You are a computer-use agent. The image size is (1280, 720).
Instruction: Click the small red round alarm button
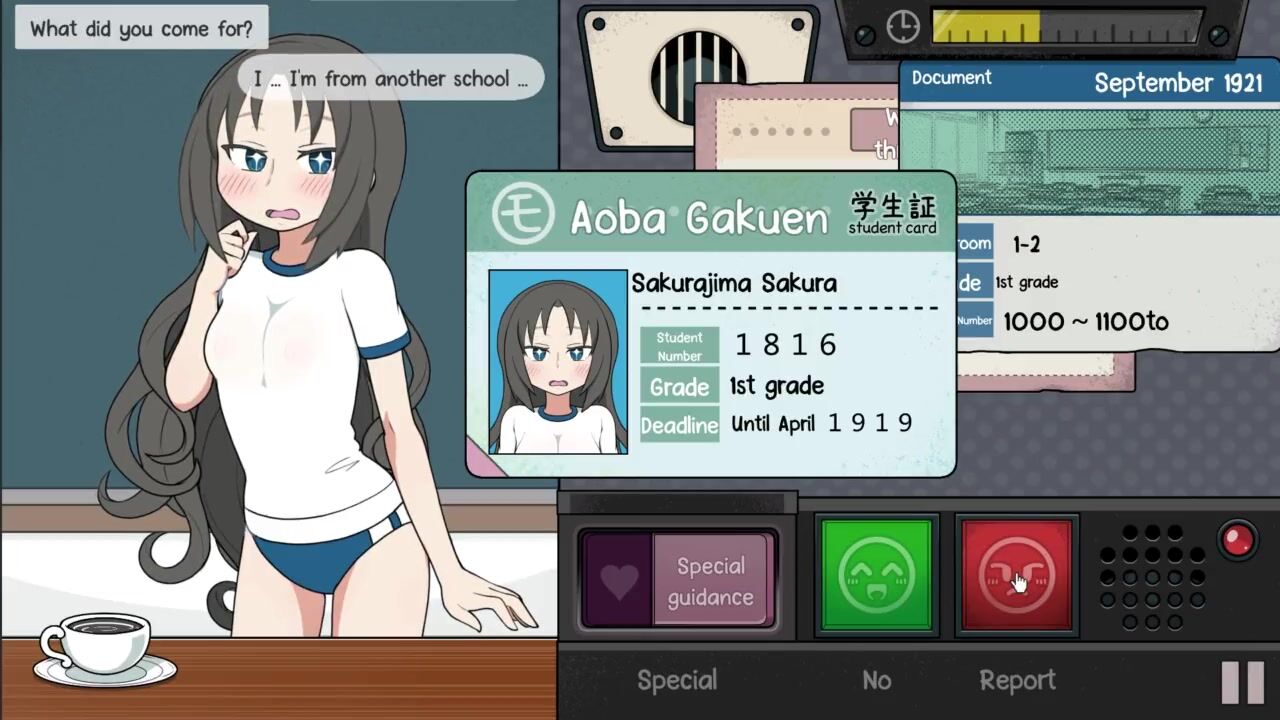point(1238,540)
